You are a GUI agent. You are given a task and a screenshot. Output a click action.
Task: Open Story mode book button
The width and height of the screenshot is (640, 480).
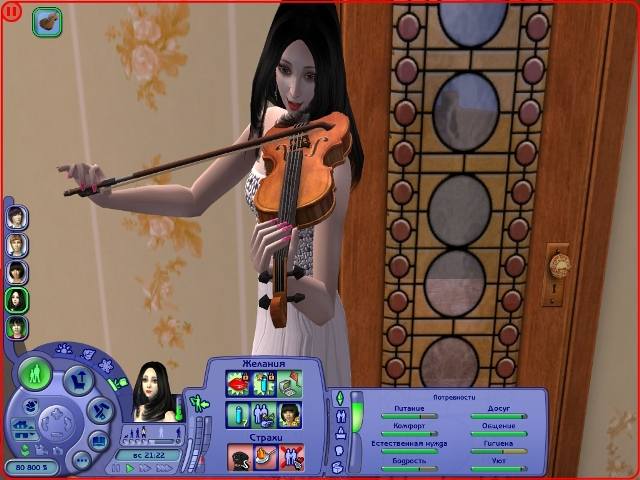point(97,440)
